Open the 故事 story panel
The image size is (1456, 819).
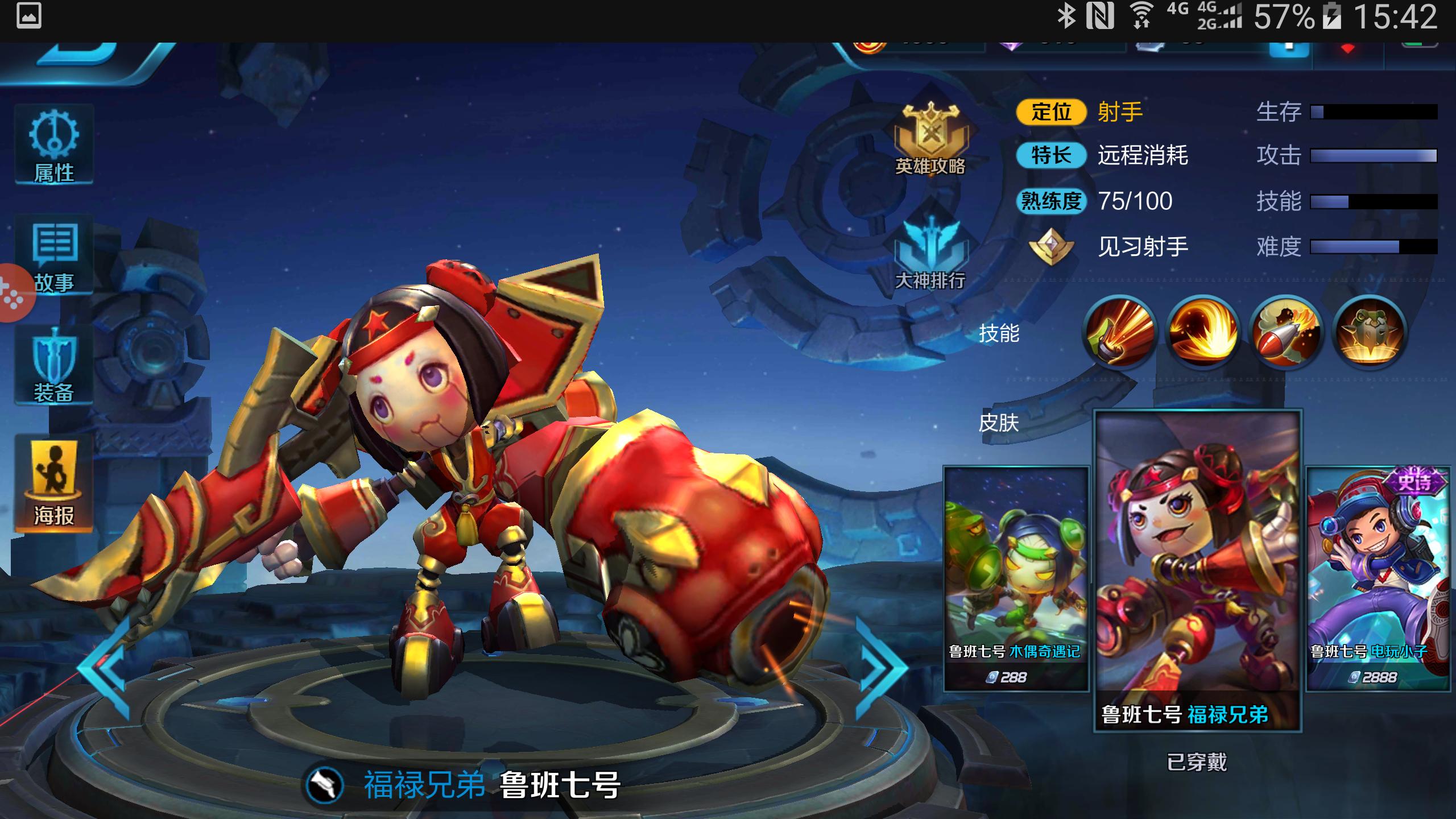point(54,259)
